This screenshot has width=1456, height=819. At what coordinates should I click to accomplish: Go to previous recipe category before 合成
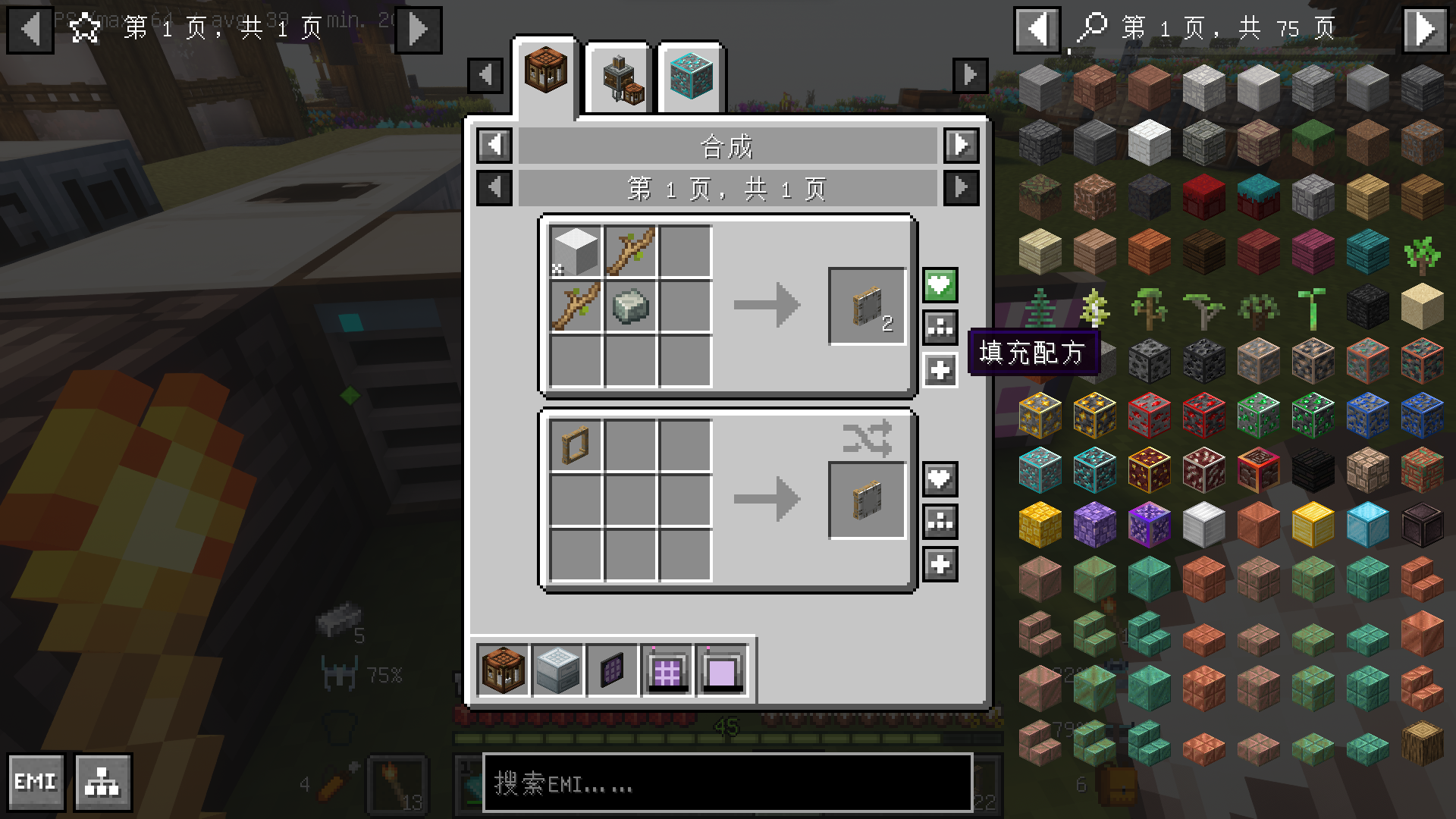click(x=494, y=145)
